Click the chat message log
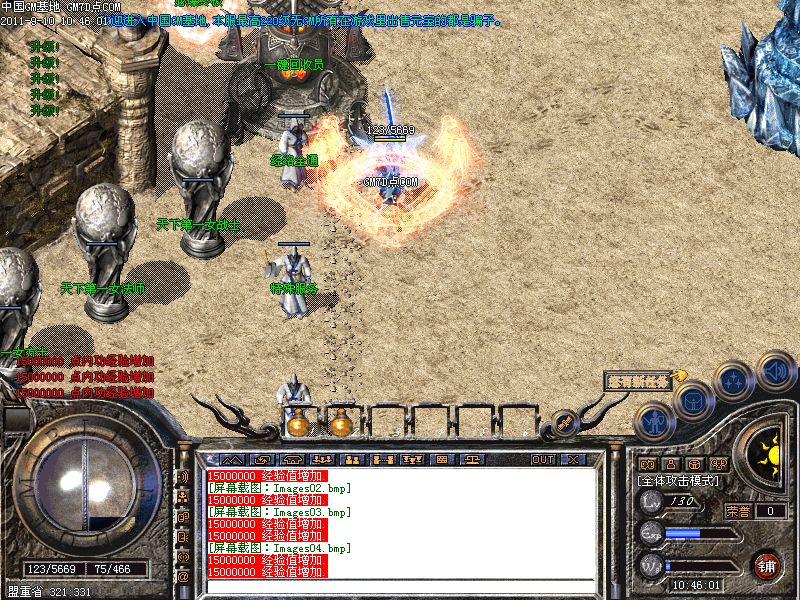800x600 pixels. click(x=400, y=520)
